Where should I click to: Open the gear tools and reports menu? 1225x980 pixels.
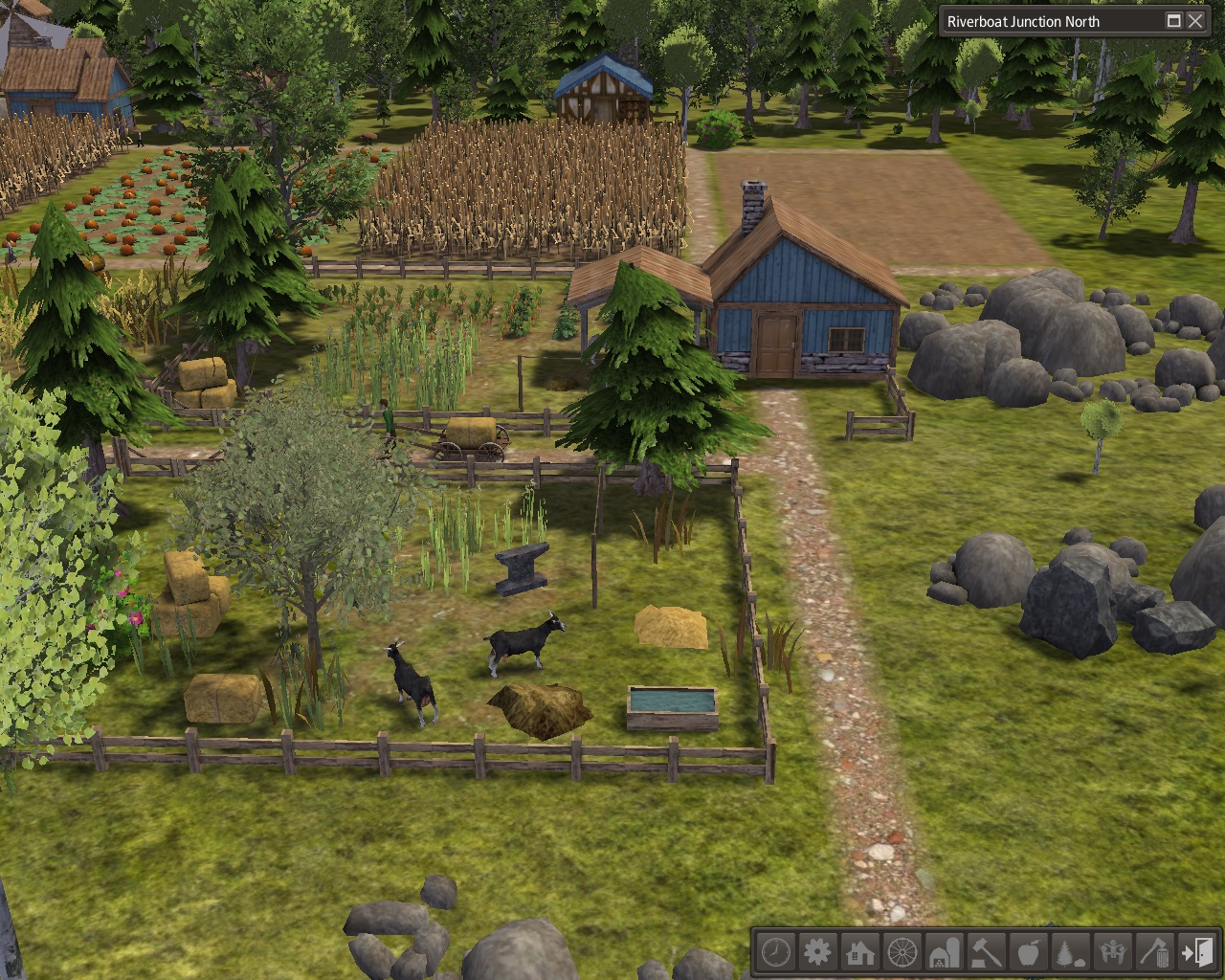(817, 952)
